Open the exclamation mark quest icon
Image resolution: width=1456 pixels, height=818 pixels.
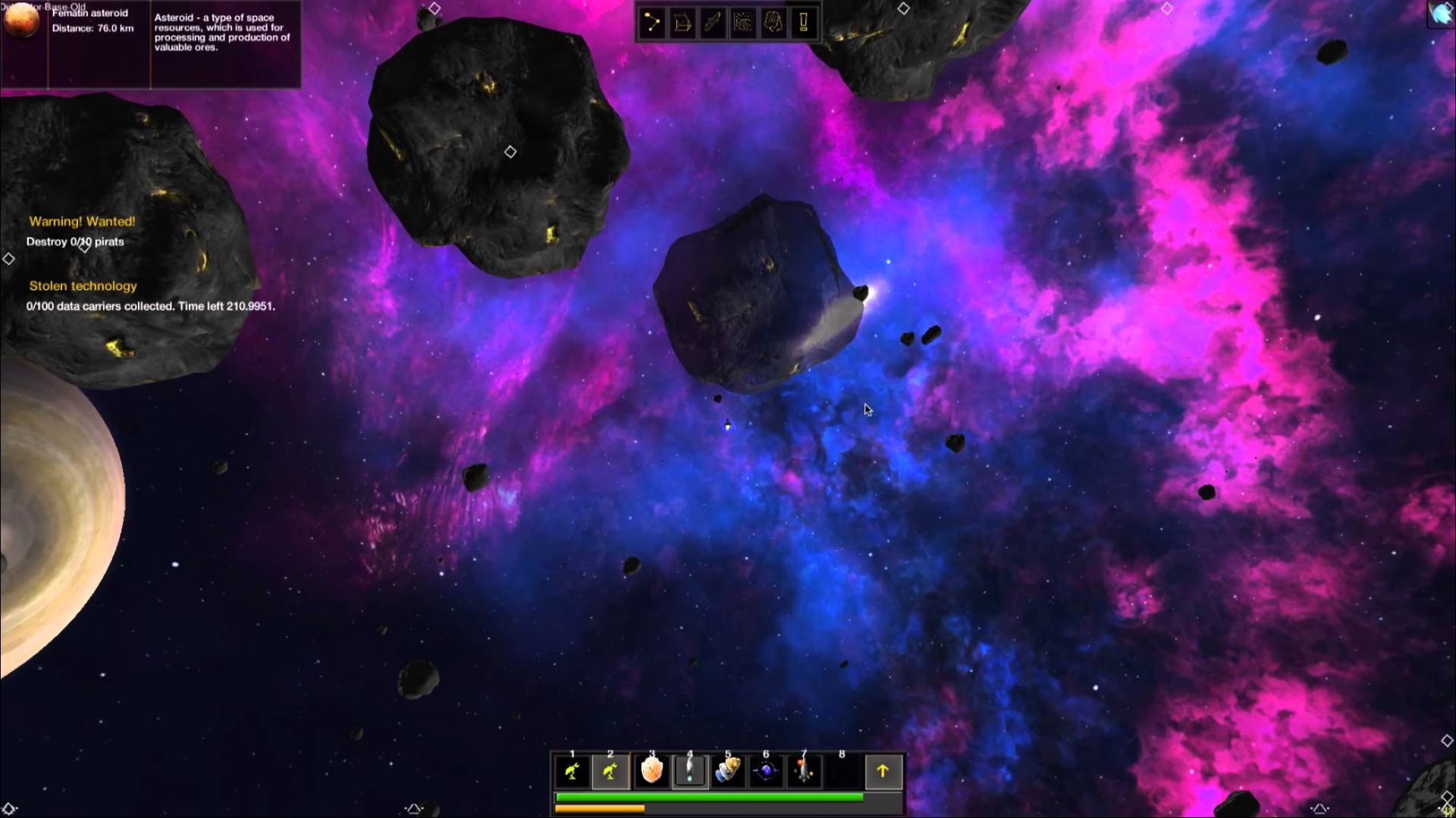804,23
